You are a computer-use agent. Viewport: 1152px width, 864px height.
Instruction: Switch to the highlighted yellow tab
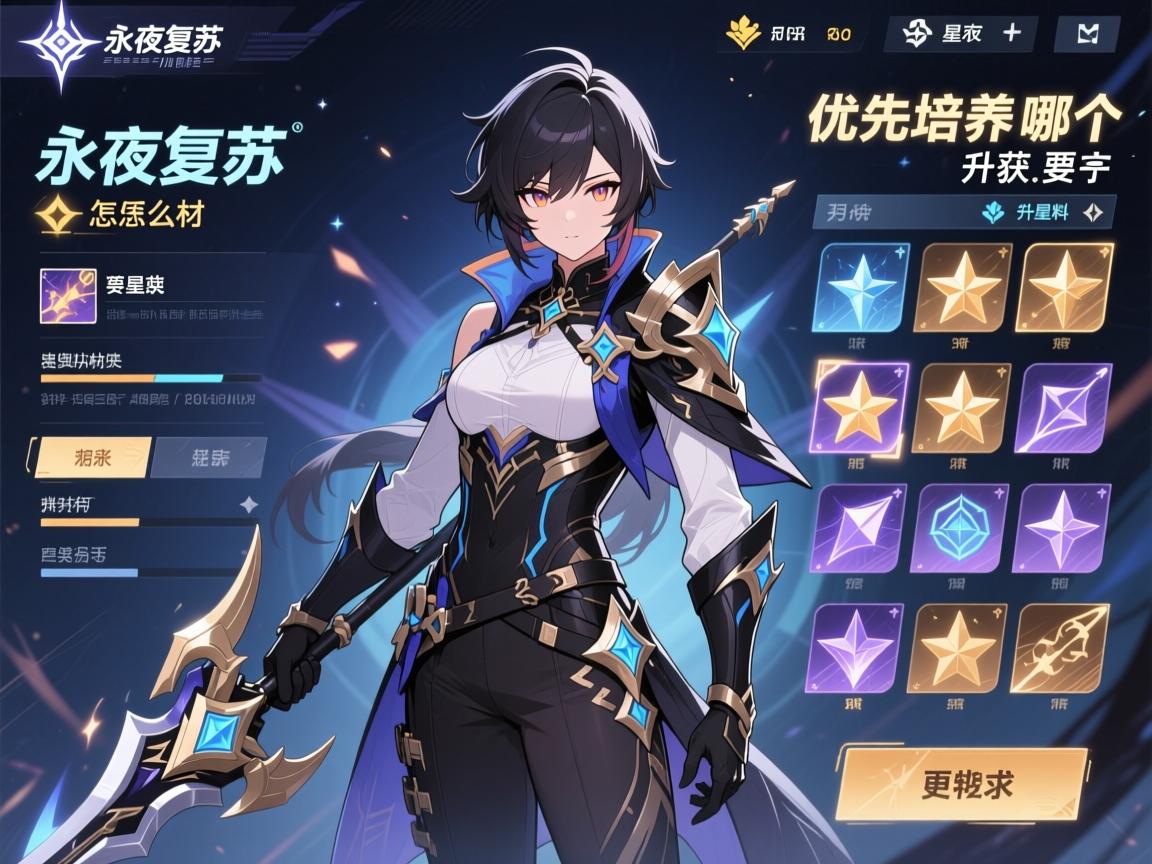(x=93, y=457)
